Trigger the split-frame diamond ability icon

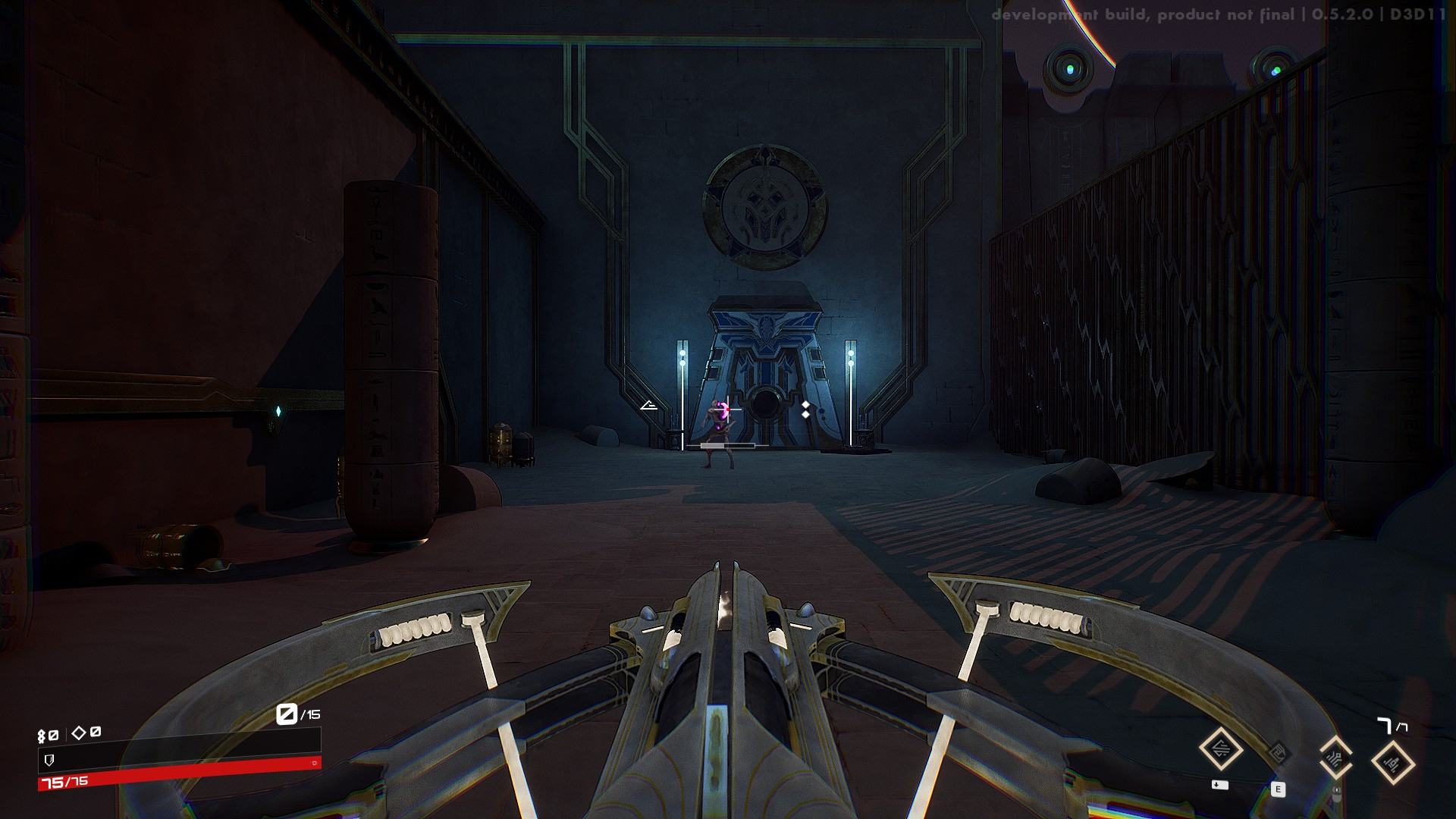click(x=1335, y=757)
